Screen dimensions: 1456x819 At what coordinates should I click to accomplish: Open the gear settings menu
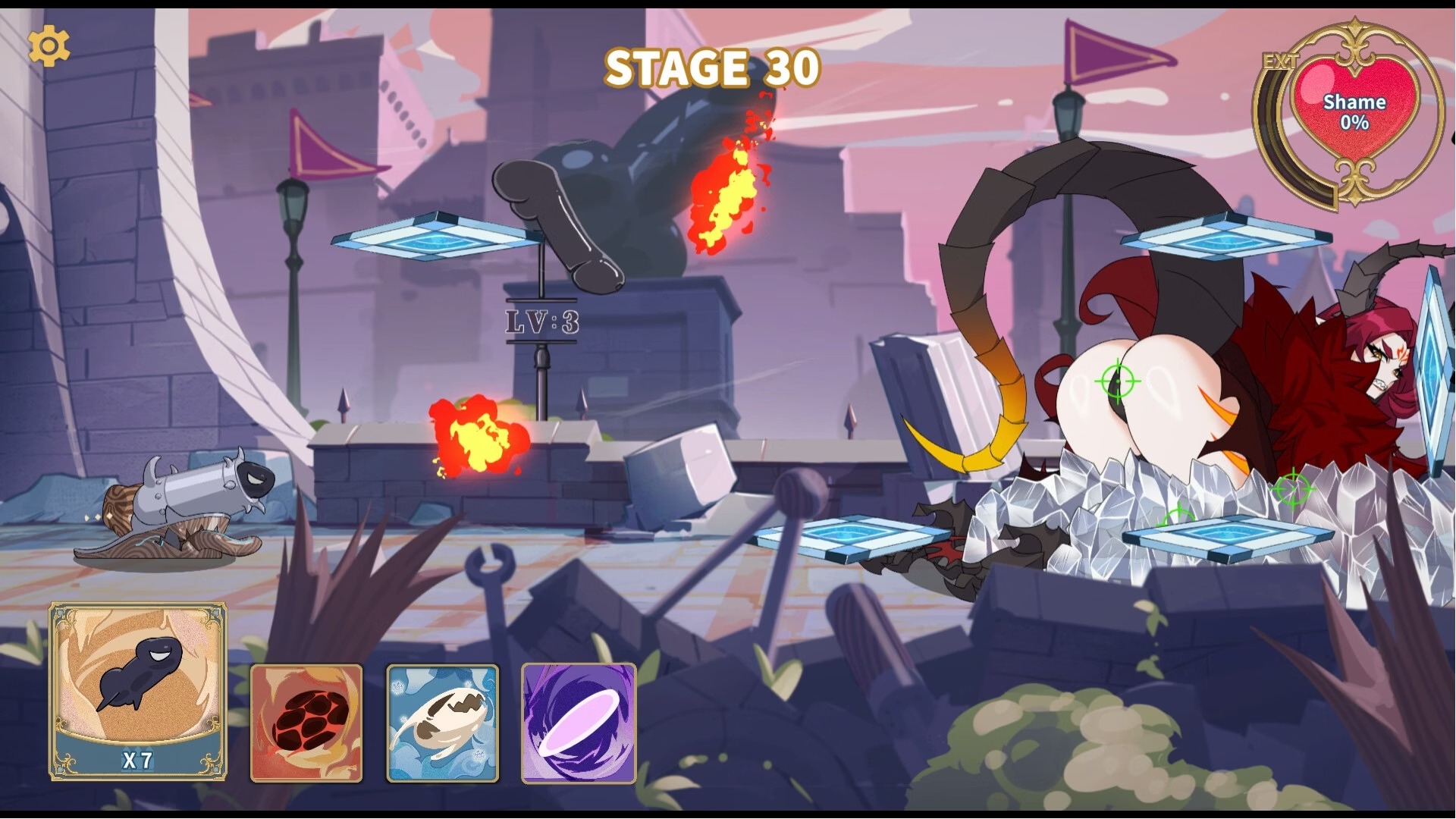49,46
